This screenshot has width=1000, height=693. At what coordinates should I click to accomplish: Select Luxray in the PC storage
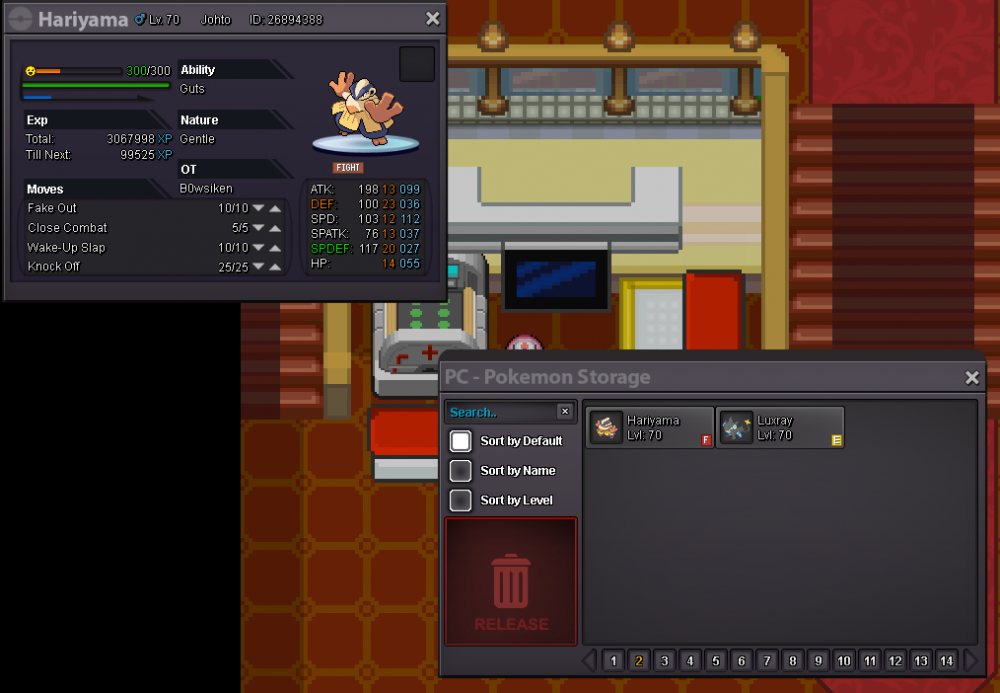780,428
